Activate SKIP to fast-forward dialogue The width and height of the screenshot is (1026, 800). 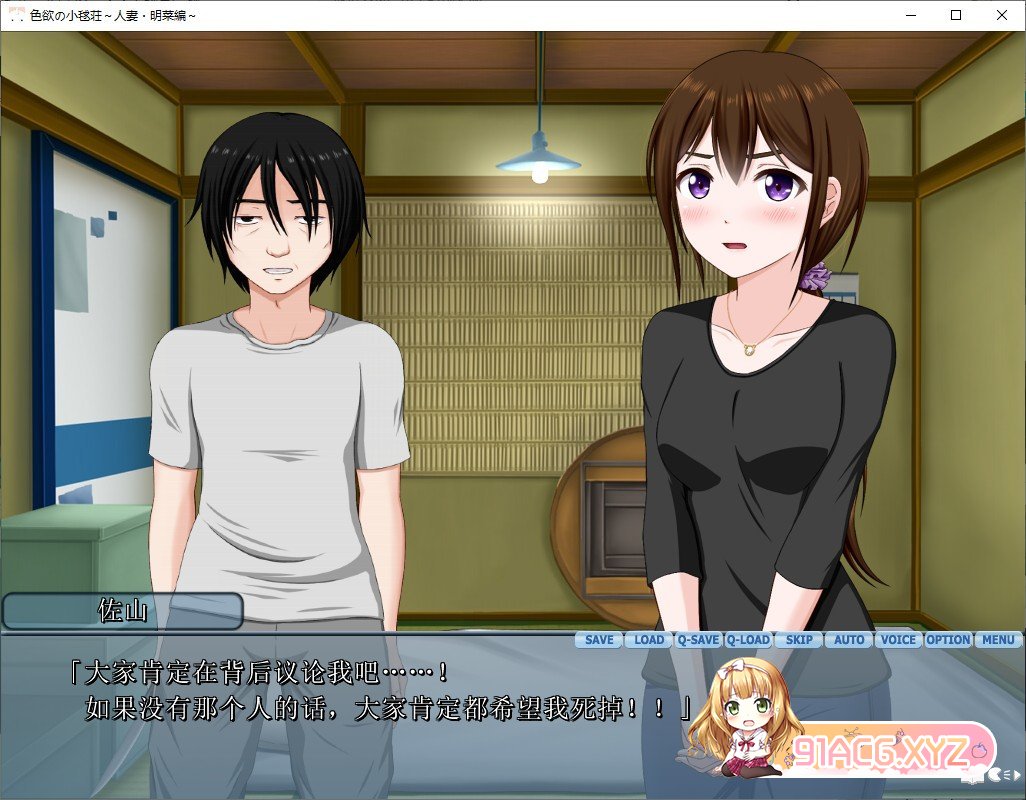pos(799,640)
